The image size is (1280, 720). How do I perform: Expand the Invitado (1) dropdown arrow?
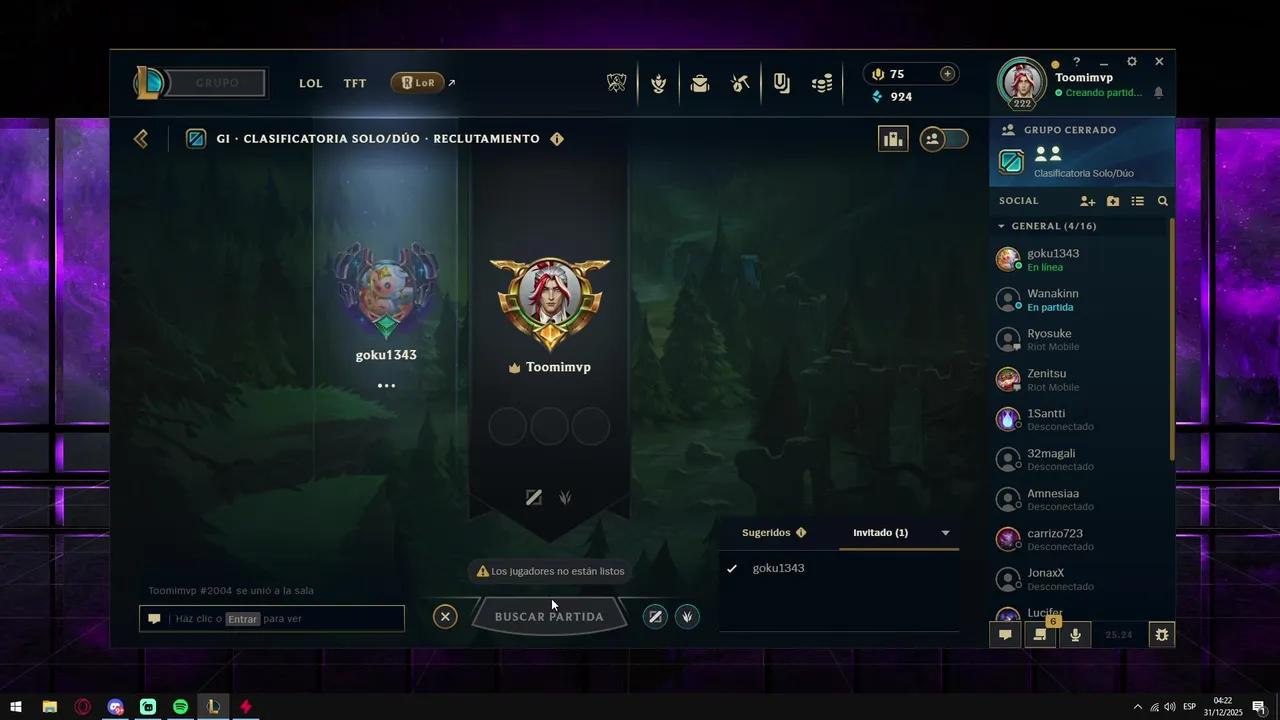pyautogui.click(x=945, y=532)
